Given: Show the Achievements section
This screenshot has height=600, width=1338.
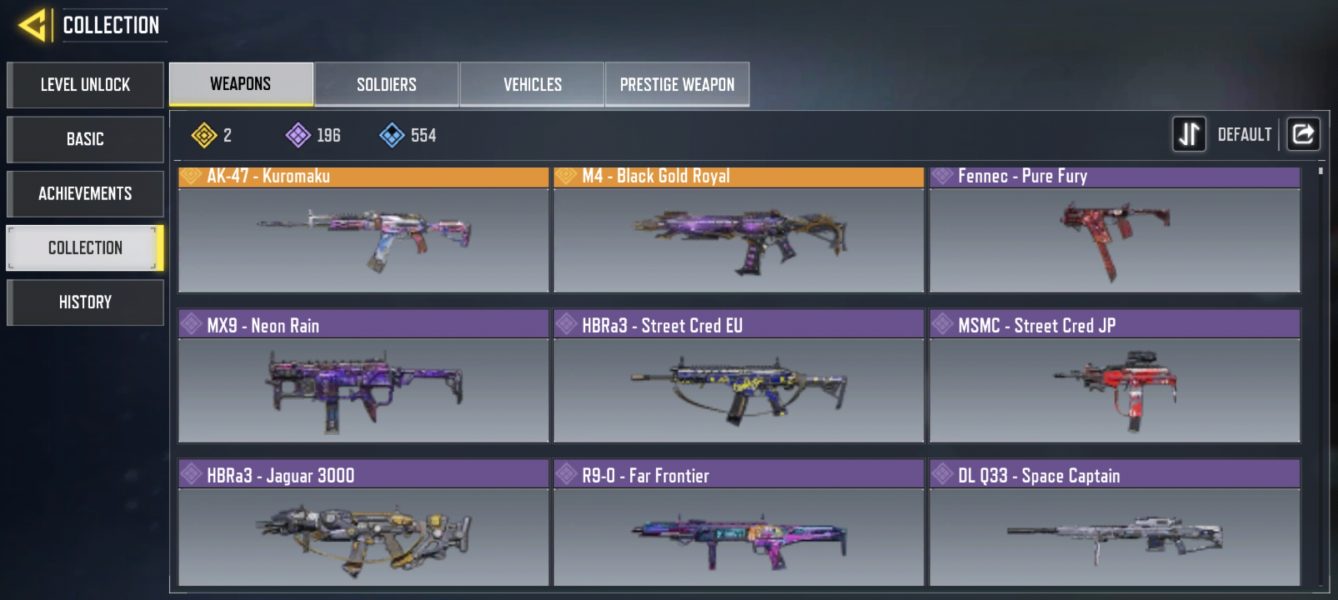Looking at the screenshot, I should click(x=85, y=193).
